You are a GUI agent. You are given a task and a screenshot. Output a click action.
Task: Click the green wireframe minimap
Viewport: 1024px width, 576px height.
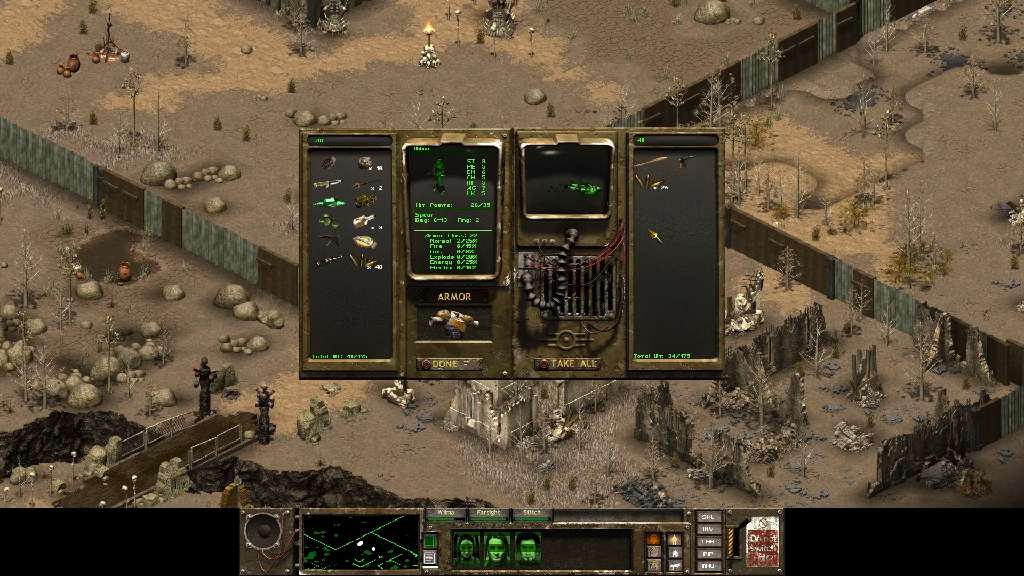[360, 540]
